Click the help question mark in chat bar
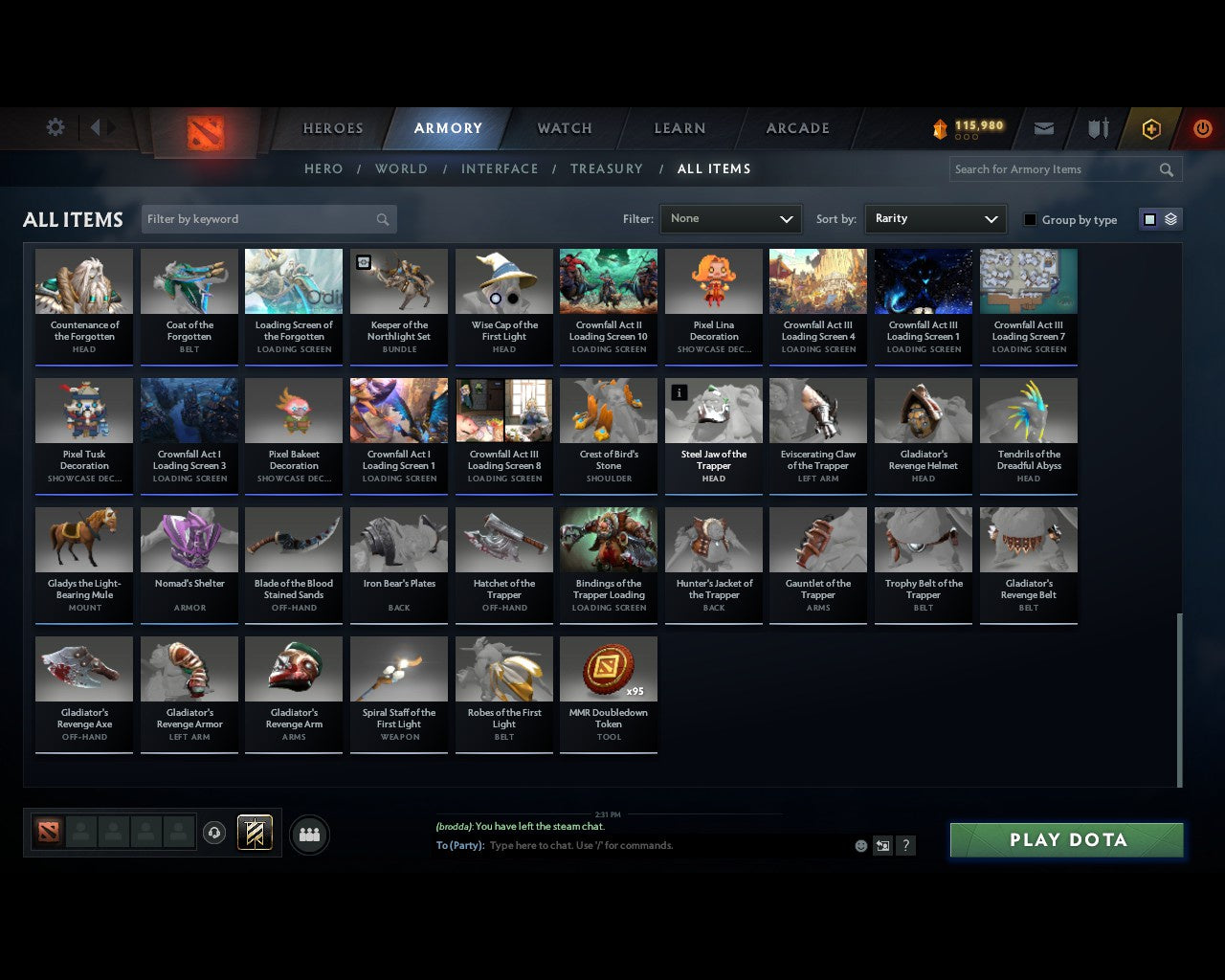The width and height of the screenshot is (1225, 980). (905, 846)
